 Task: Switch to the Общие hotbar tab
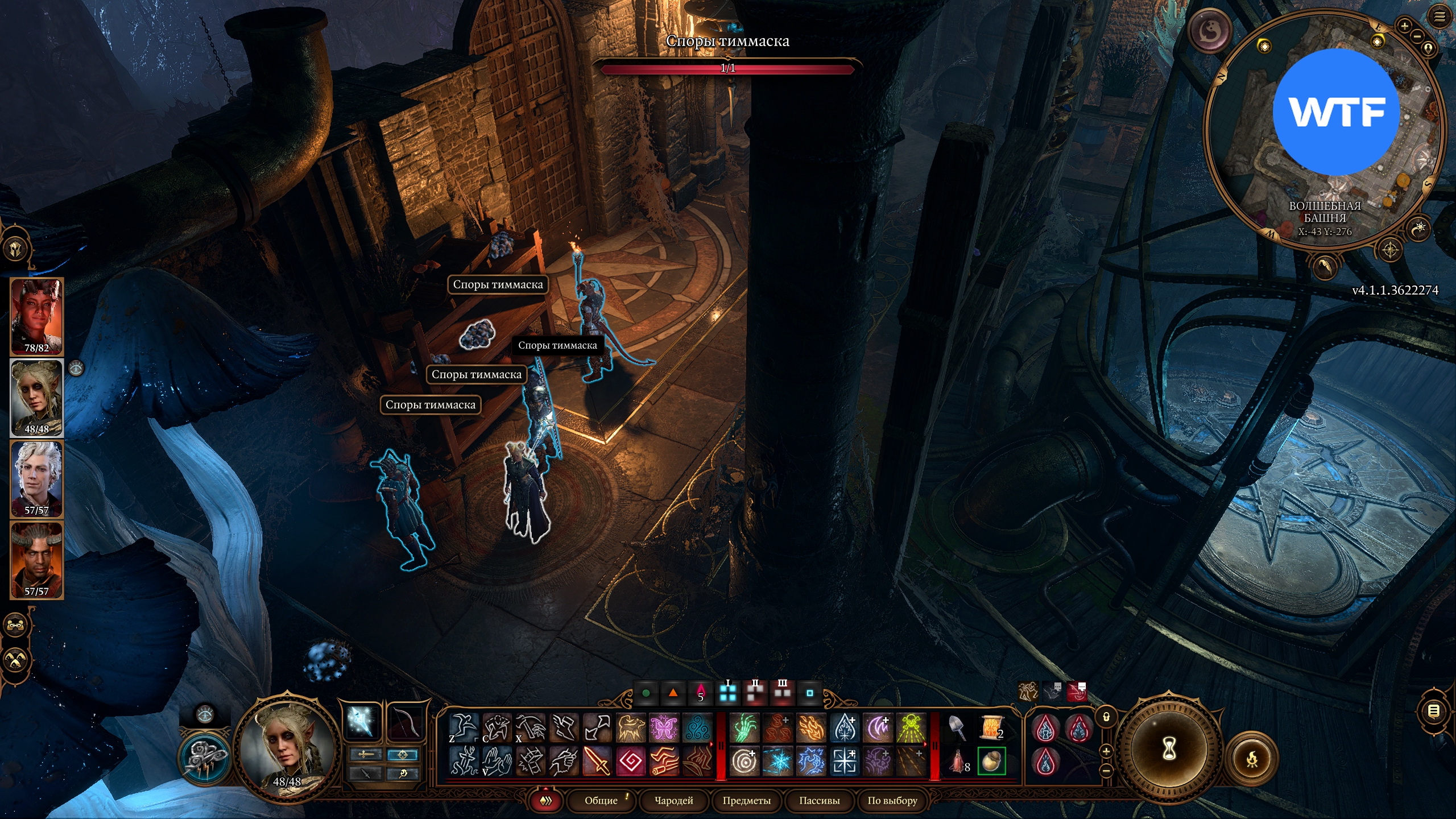[601, 800]
